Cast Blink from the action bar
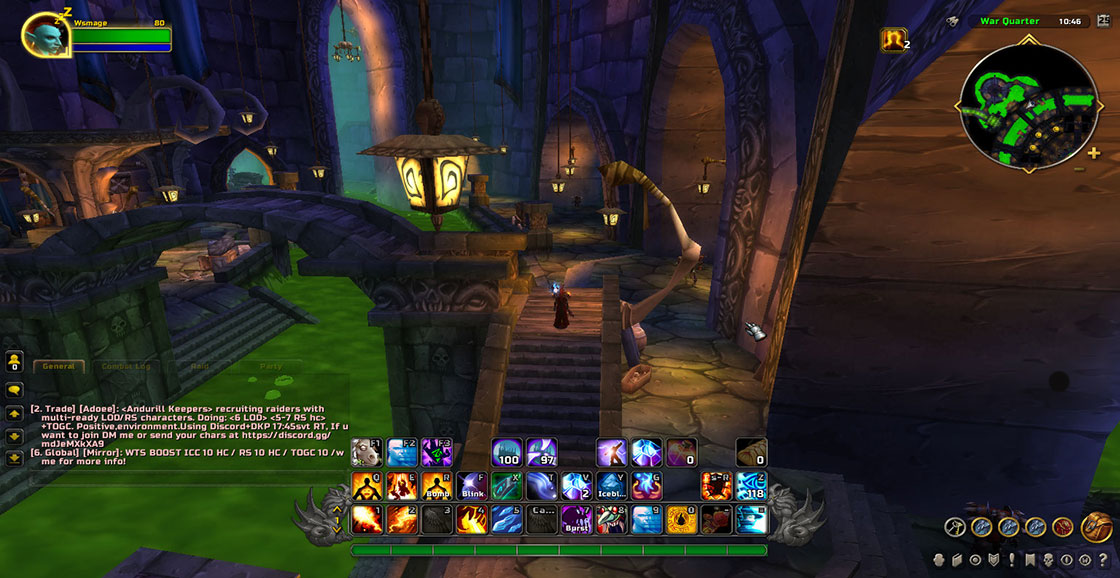Image resolution: width=1120 pixels, height=578 pixels. 472,486
